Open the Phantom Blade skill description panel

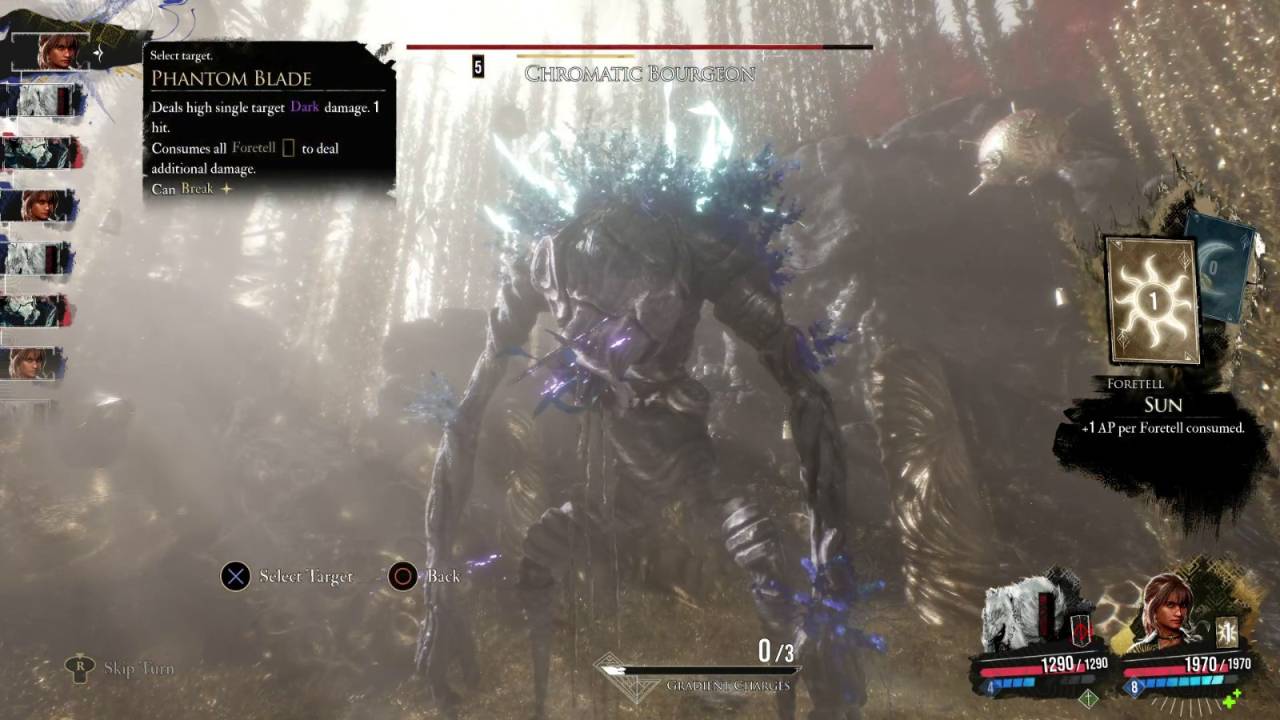point(268,122)
